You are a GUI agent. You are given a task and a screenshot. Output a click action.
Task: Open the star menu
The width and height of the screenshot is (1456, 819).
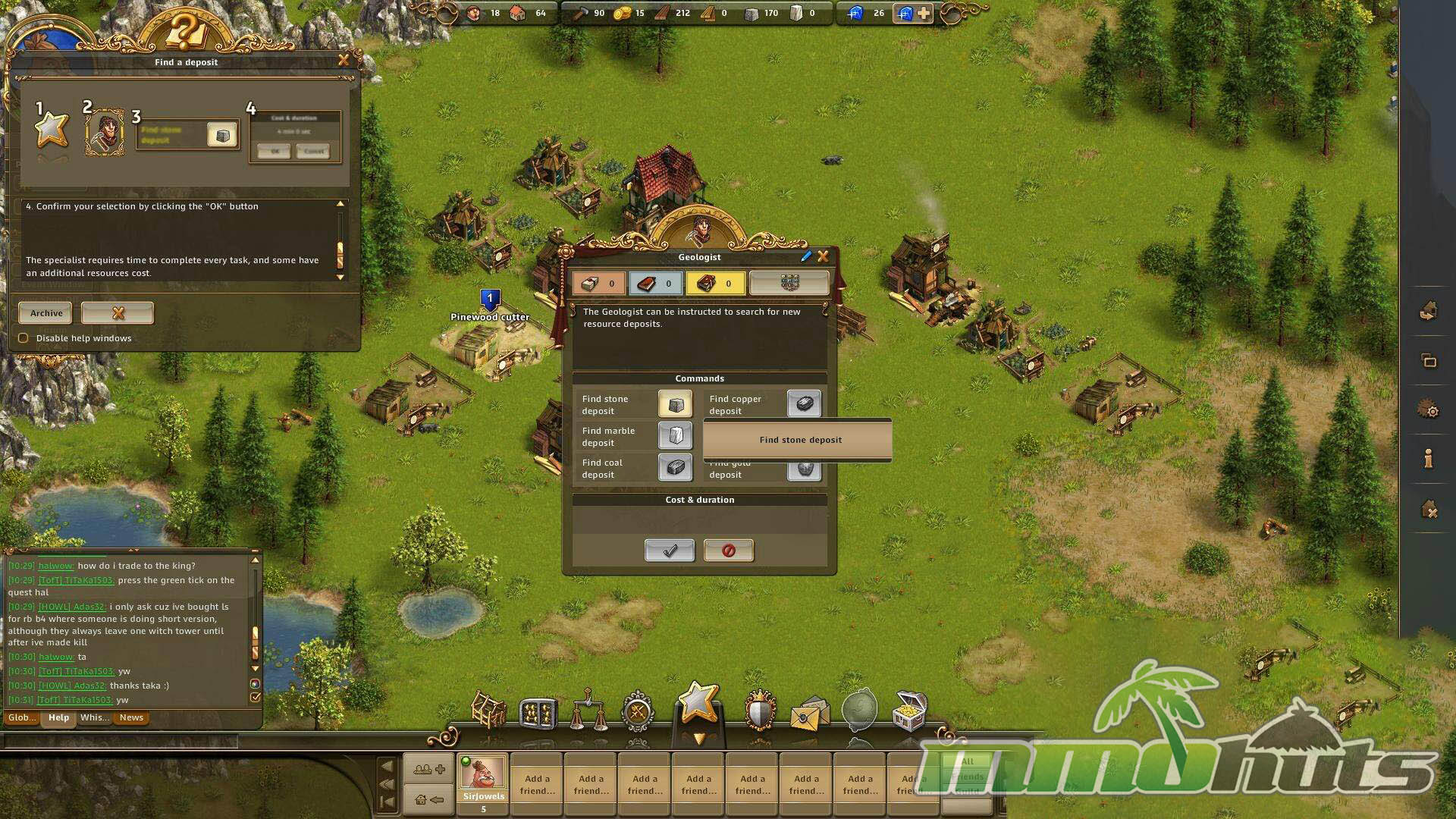click(x=698, y=703)
